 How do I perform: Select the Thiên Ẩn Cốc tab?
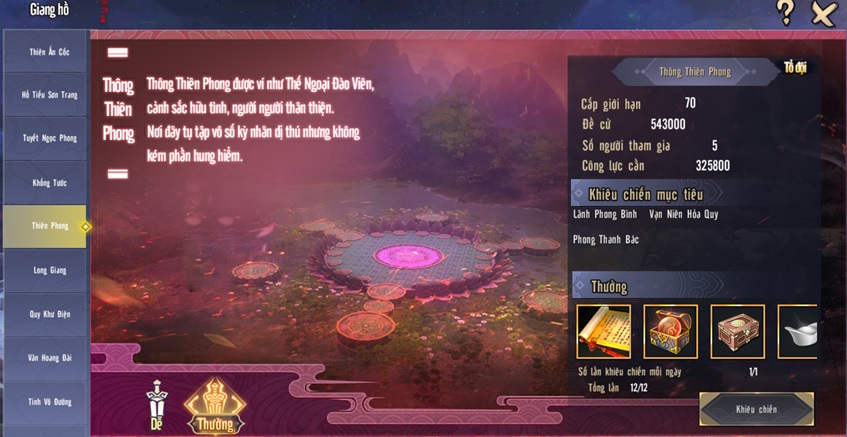point(44,51)
